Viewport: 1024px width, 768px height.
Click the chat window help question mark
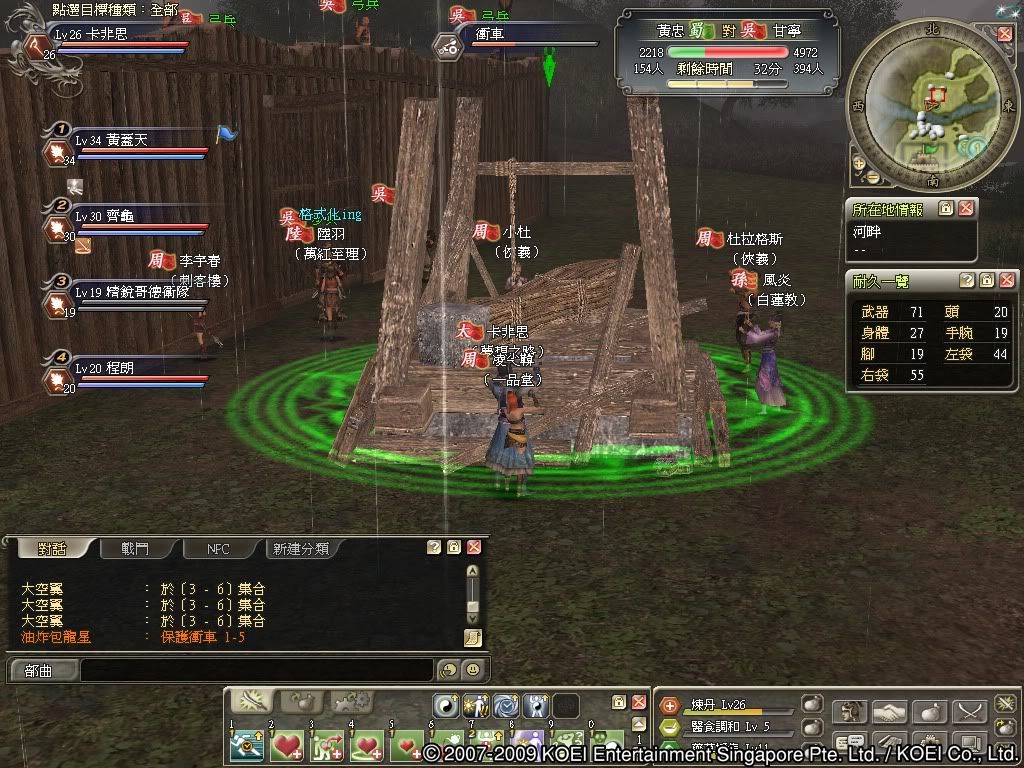pyautogui.click(x=434, y=547)
